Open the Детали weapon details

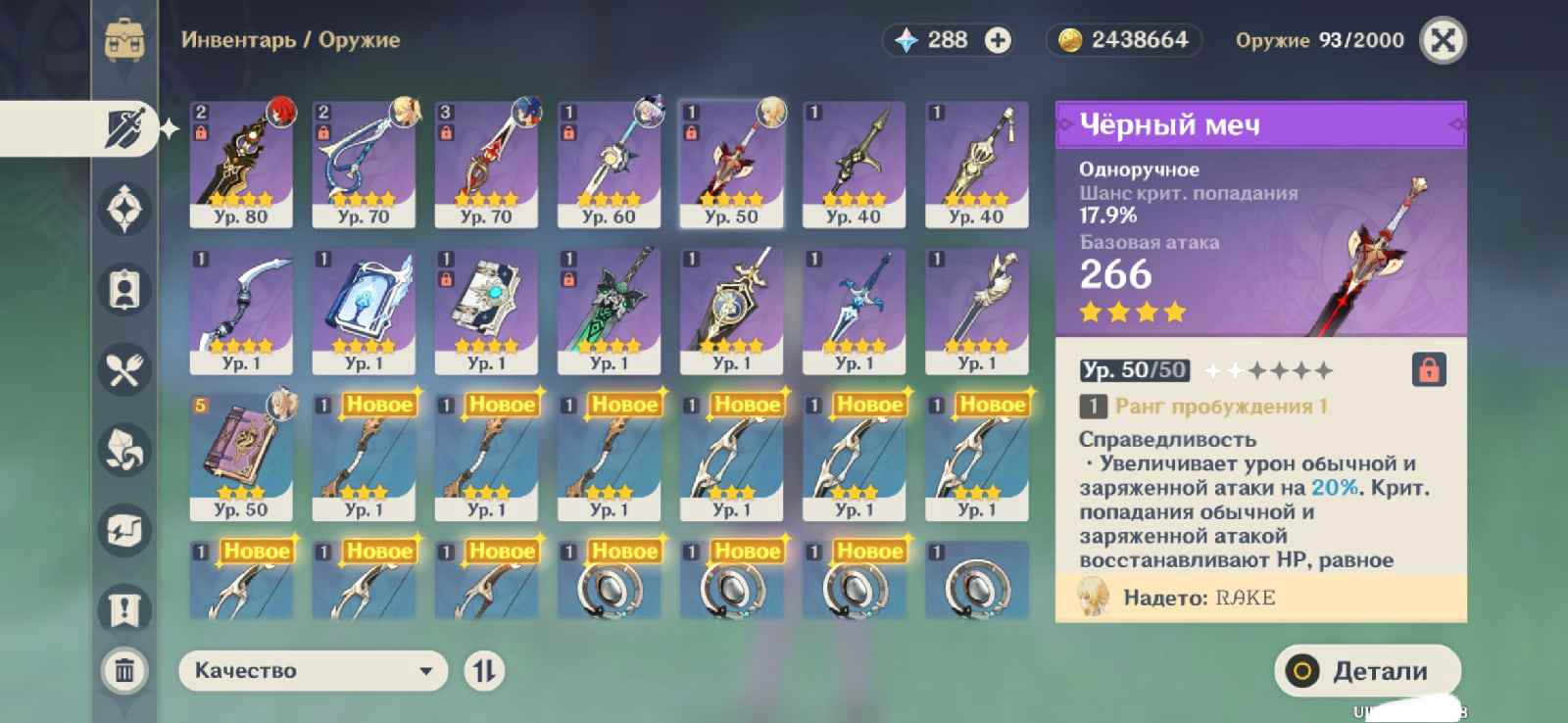1367,671
